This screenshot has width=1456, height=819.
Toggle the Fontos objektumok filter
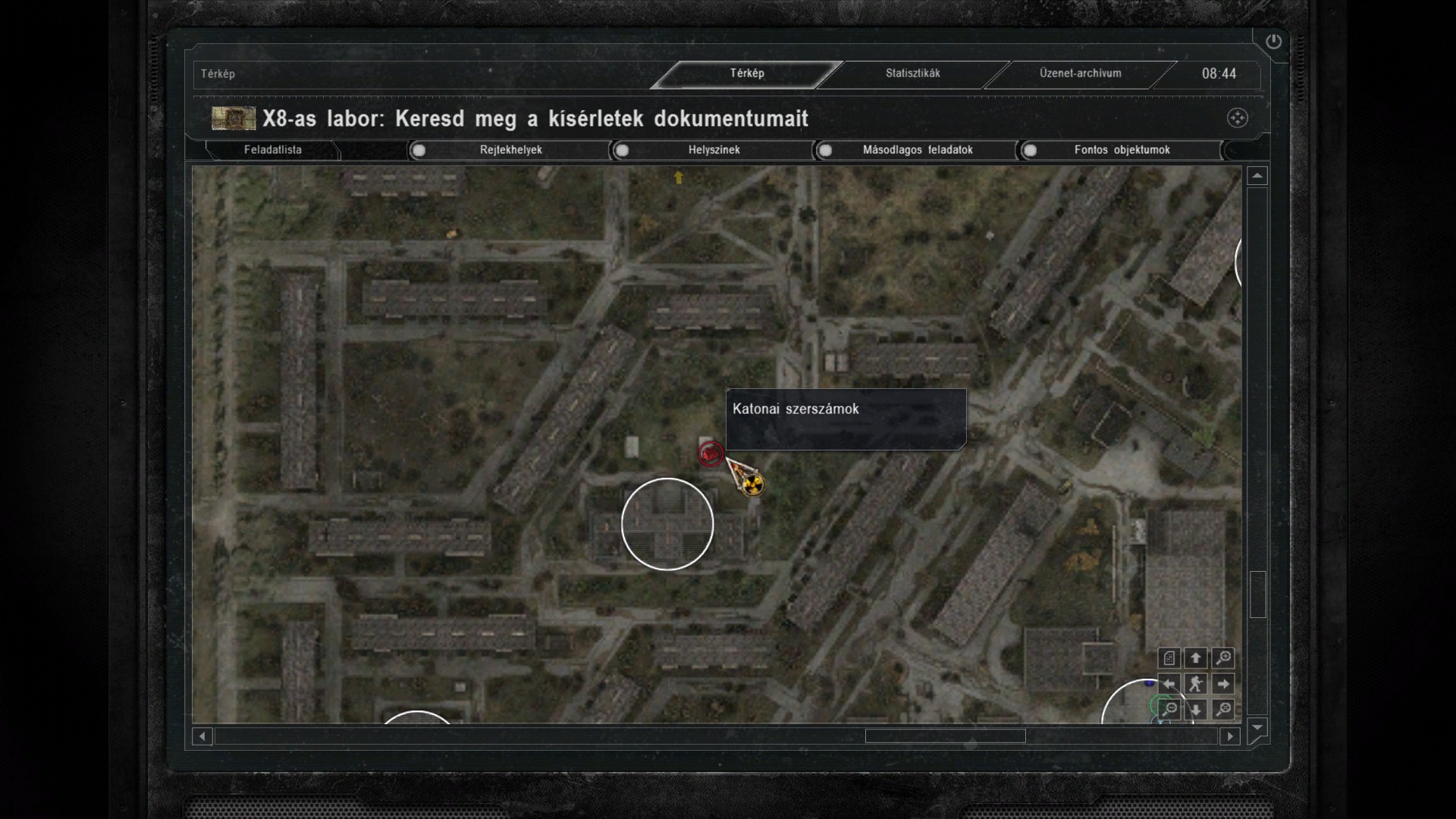tap(1030, 150)
